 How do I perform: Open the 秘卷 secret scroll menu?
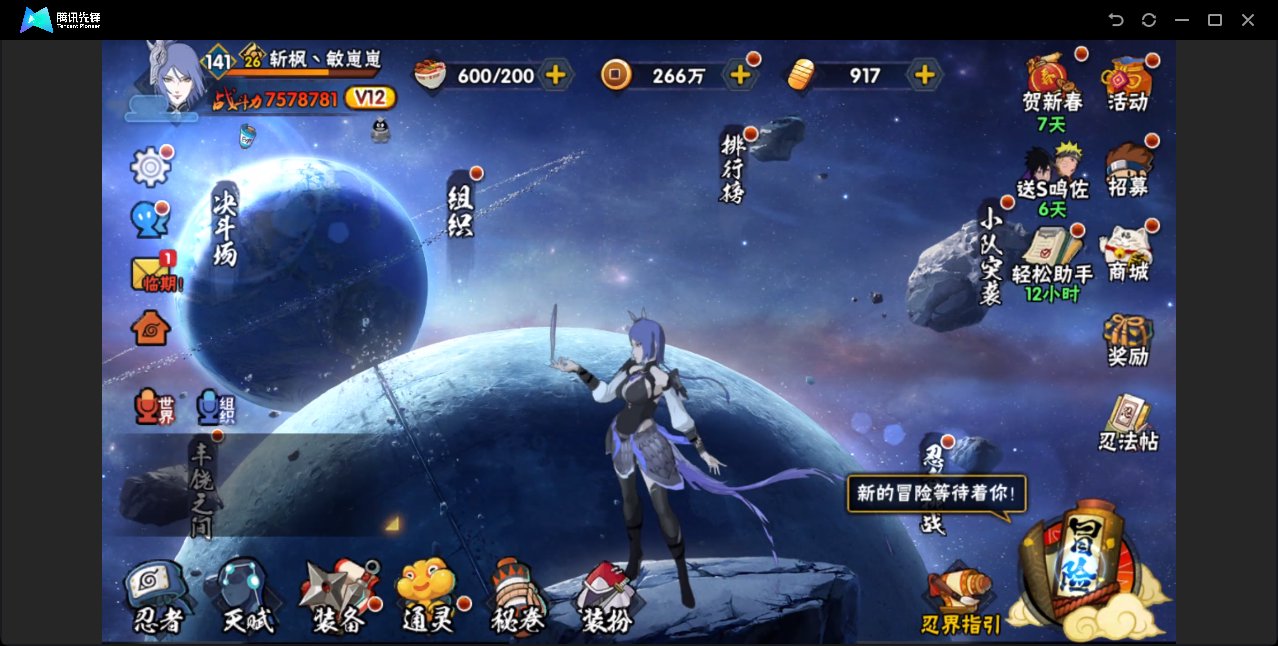click(518, 598)
